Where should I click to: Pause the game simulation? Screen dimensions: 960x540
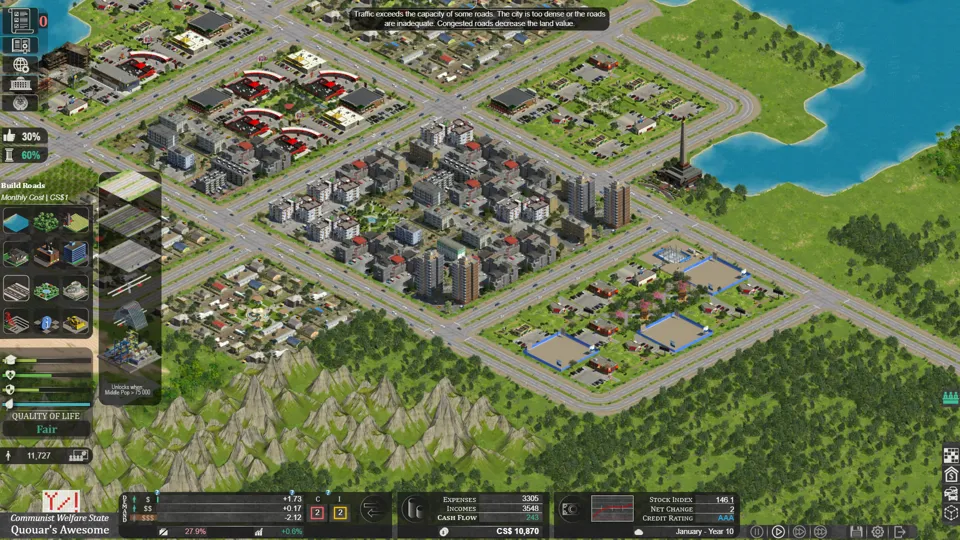coord(757,532)
